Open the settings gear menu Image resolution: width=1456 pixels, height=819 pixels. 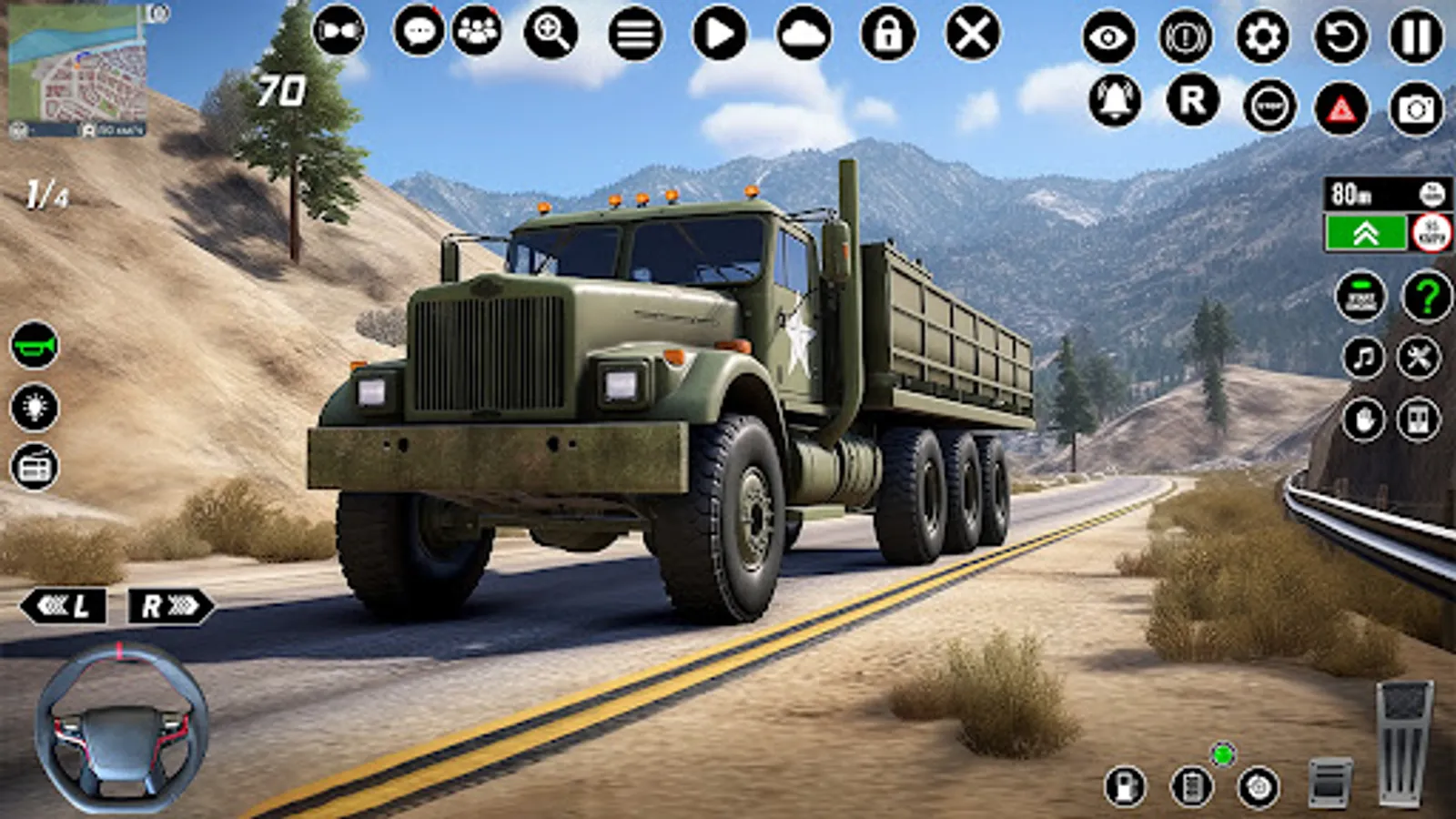point(1260,36)
